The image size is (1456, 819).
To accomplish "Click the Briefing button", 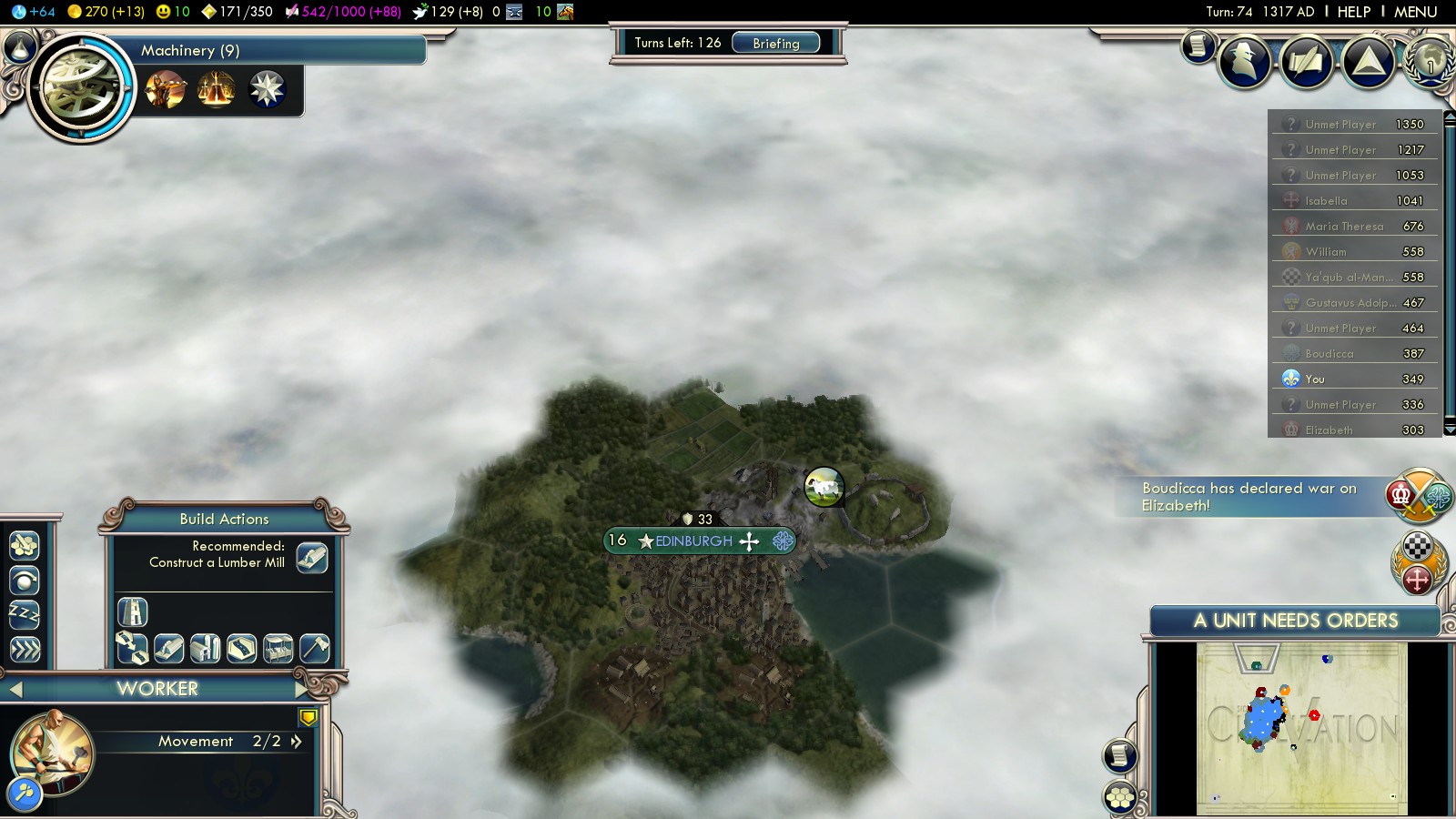I will [775, 43].
